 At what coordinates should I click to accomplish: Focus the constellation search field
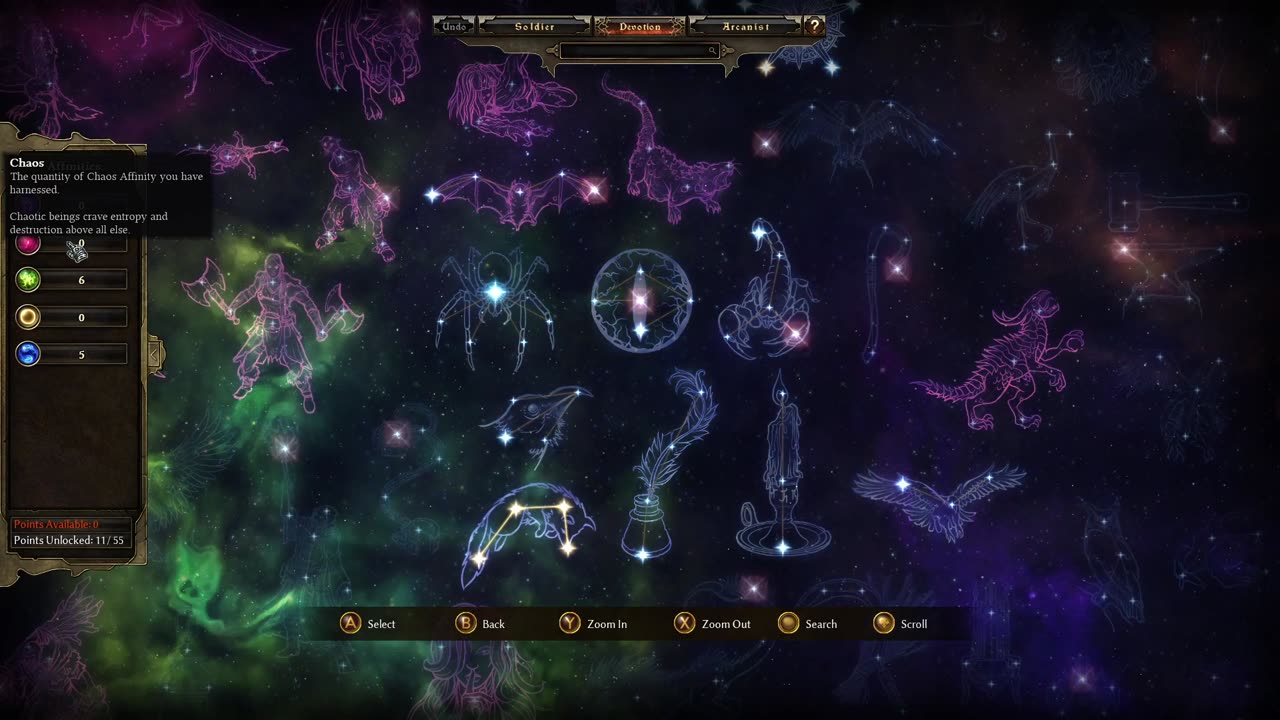639,51
